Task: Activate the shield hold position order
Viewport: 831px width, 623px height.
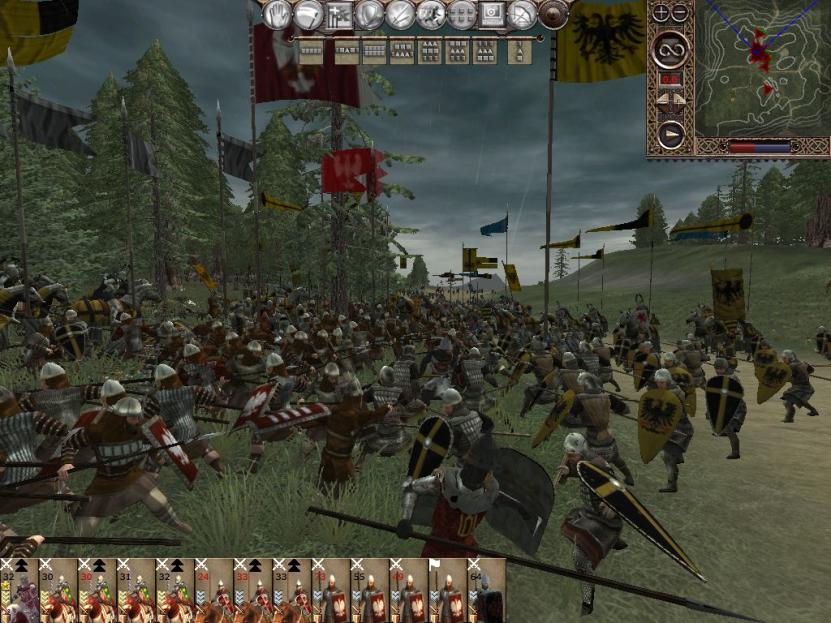Action: tap(370, 14)
